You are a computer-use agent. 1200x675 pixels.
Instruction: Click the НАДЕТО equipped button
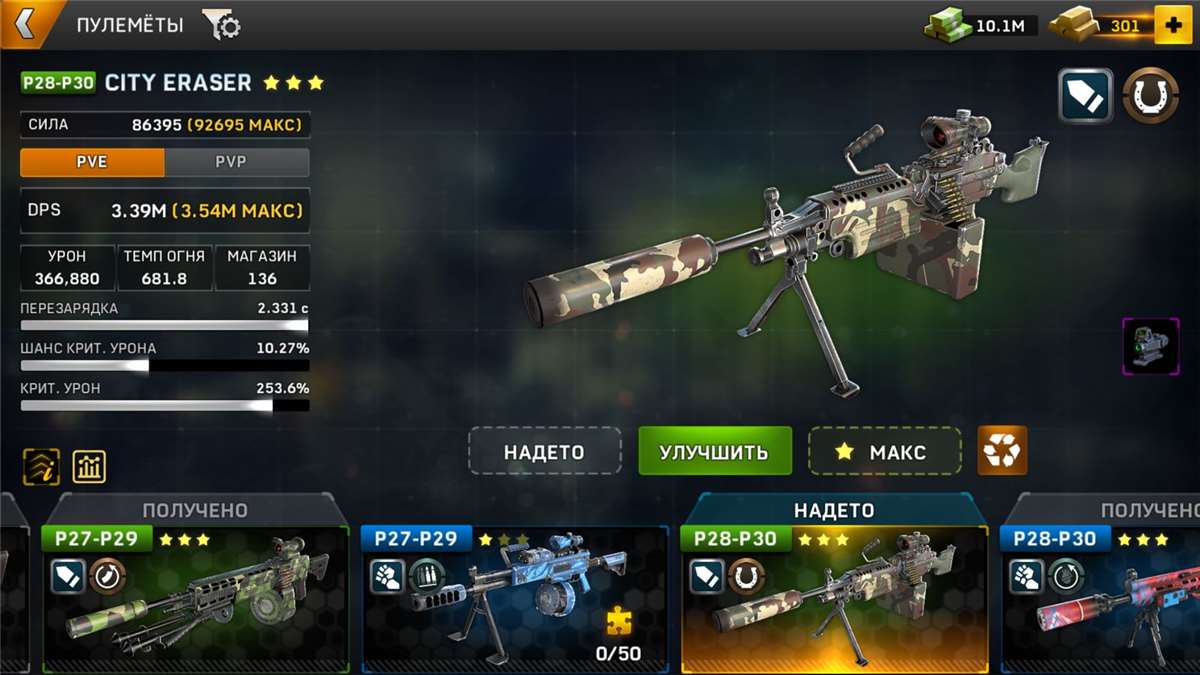tap(544, 451)
